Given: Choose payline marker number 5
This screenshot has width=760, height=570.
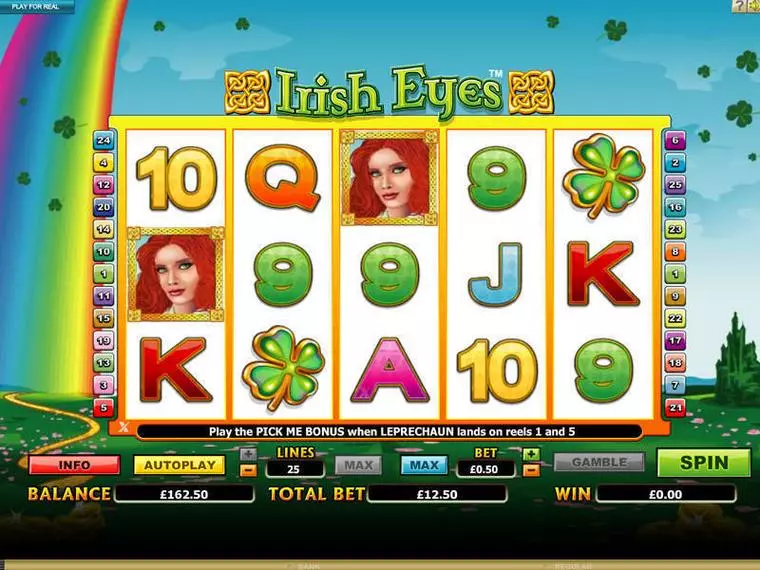Looking at the screenshot, I should pos(103,407).
